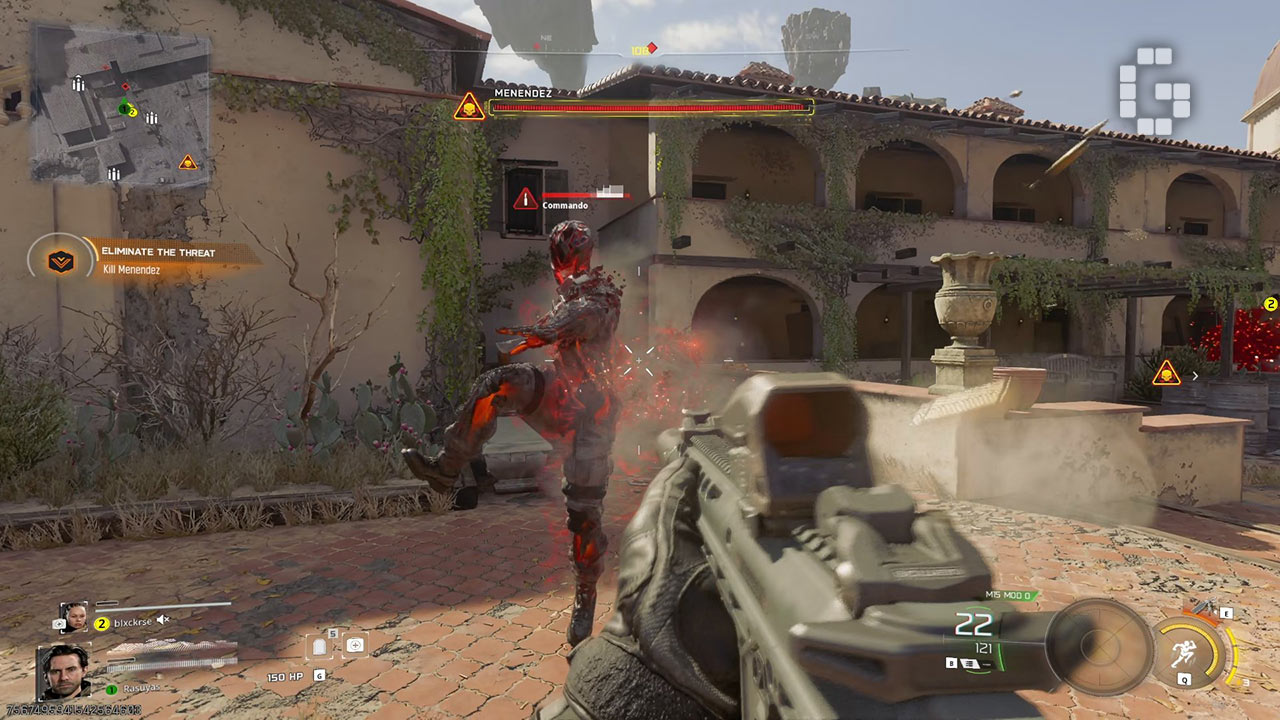Select the yellow number 2 teammate marker at right edge
This screenshot has width=1280, height=720.
pyautogui.click(x=1271, y=304)
